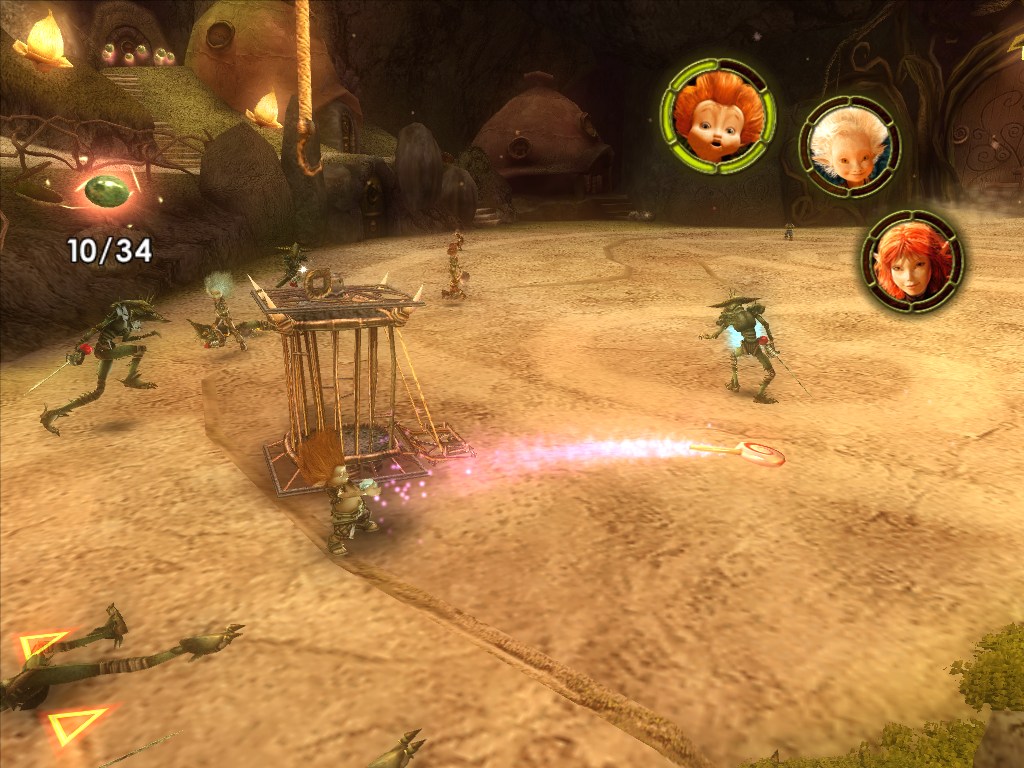Switch to the white-haired Arthur portrait
This screenshot has width=1024, height=768.
tap(849, 146)
